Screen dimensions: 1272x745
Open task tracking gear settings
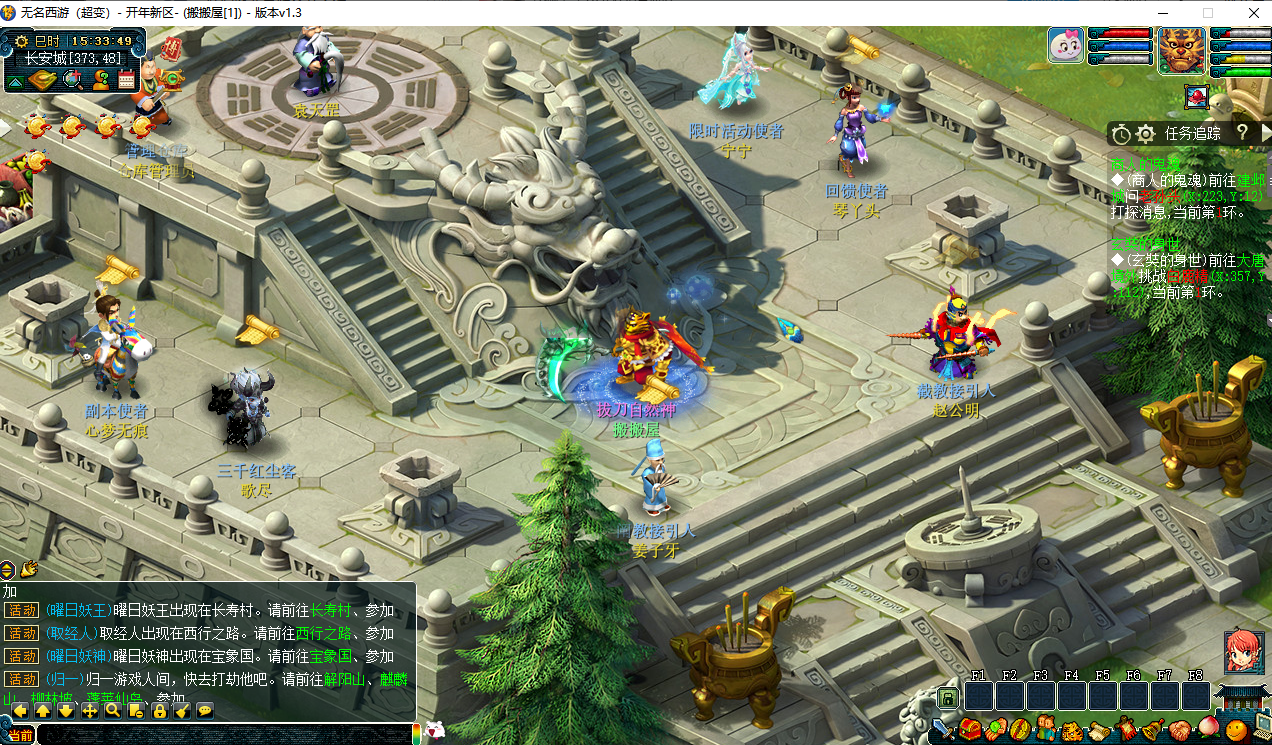[1146, 133]
